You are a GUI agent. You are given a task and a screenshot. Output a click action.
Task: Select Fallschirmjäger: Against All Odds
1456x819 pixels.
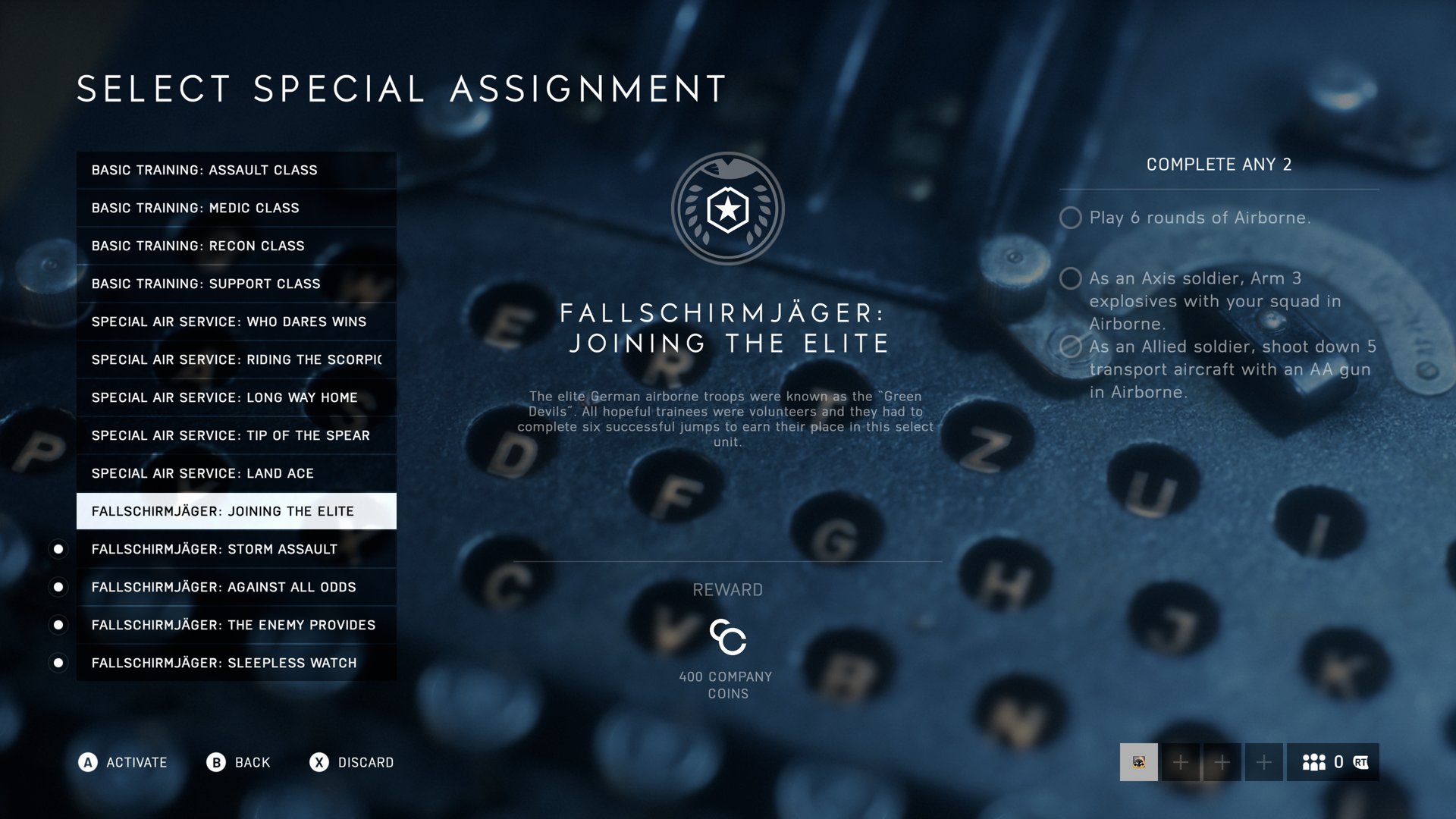[236, 587]
